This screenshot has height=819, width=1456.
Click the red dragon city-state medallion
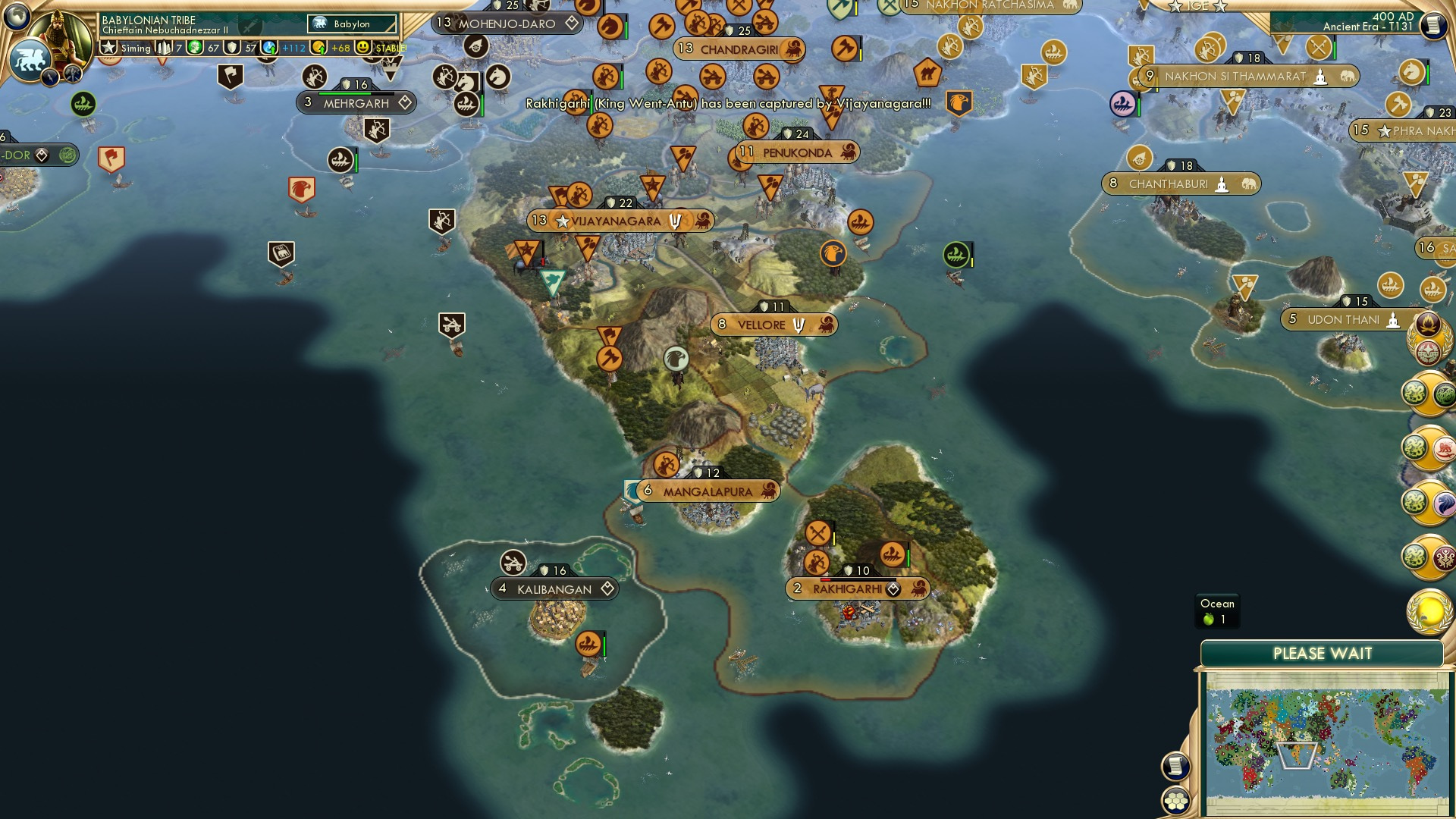(1443, 447)
